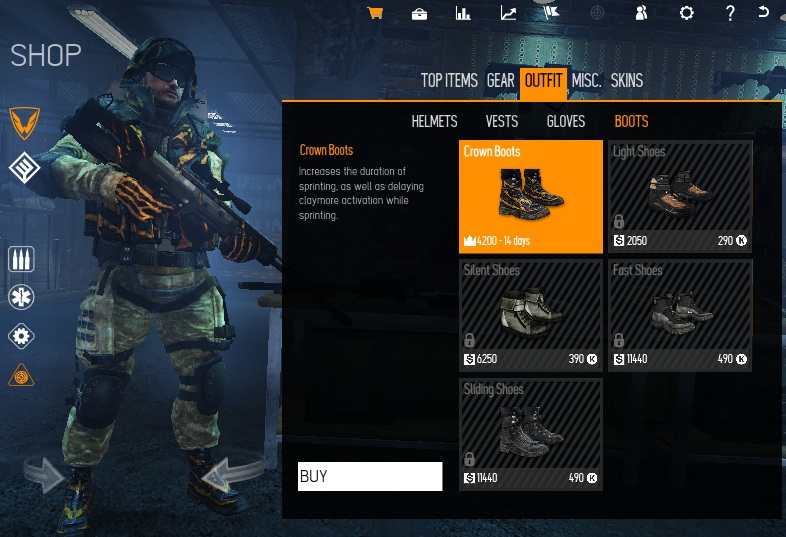786x537 pixels.
Task: Choose the Fast Shoes item
Action: [681, 314]
